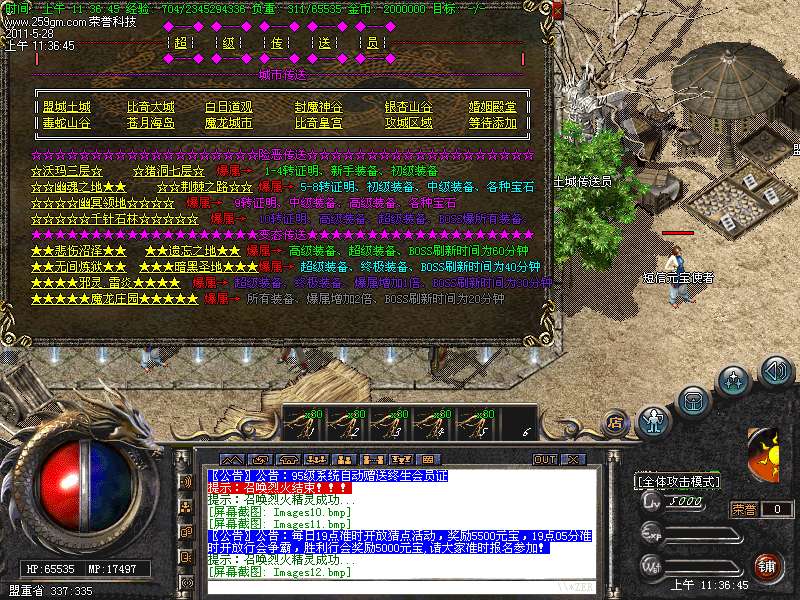Teleport to 魔龙城市

228,123
